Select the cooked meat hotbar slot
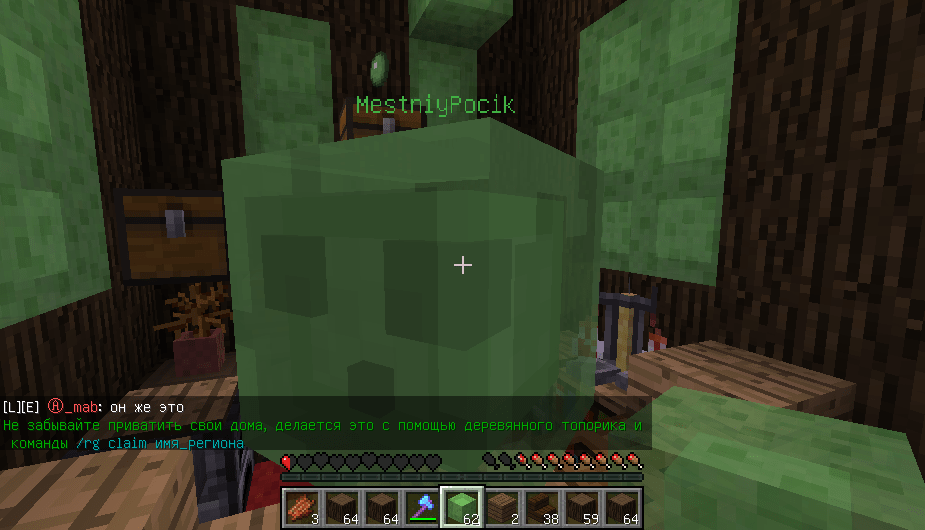 301,507
